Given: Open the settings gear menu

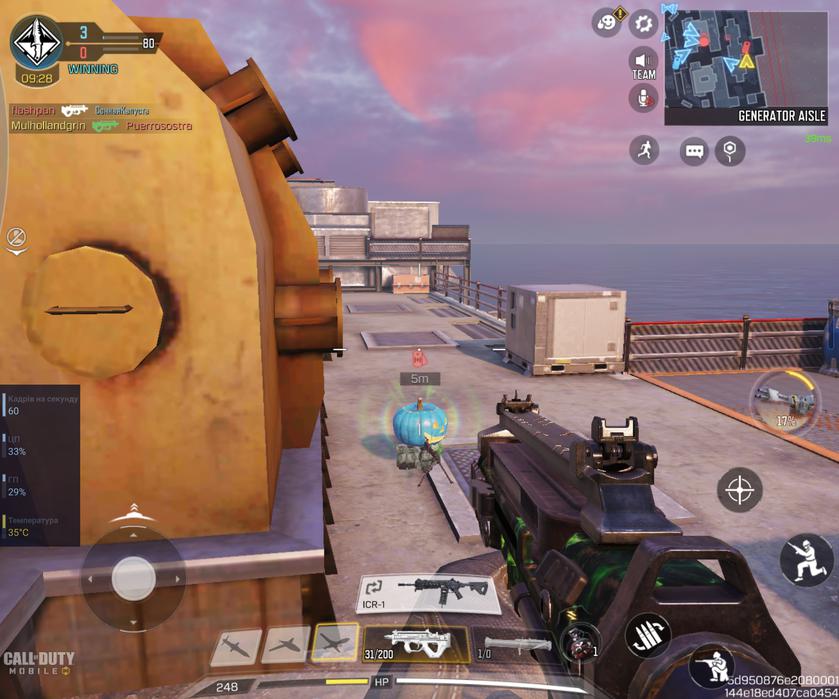Looking at the screenshot, I should (x=644, y=22).
